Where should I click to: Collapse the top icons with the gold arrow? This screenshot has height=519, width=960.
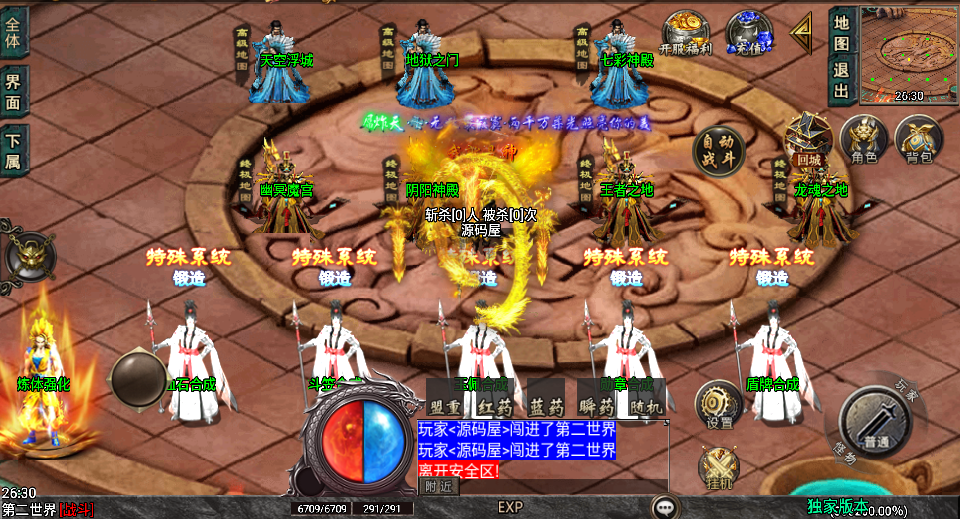[x=801, y=32]
